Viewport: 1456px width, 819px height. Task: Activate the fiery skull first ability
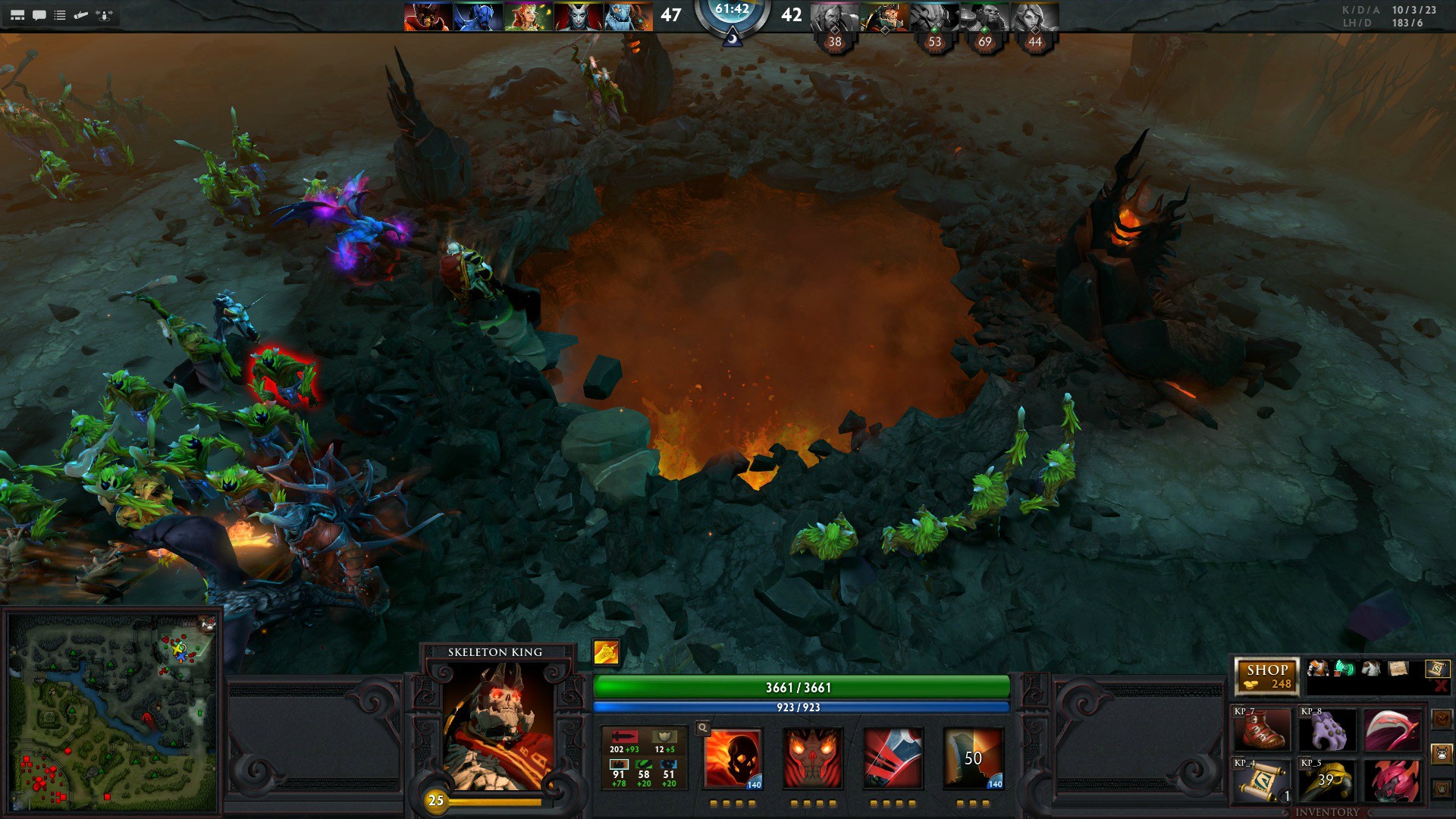733,758
